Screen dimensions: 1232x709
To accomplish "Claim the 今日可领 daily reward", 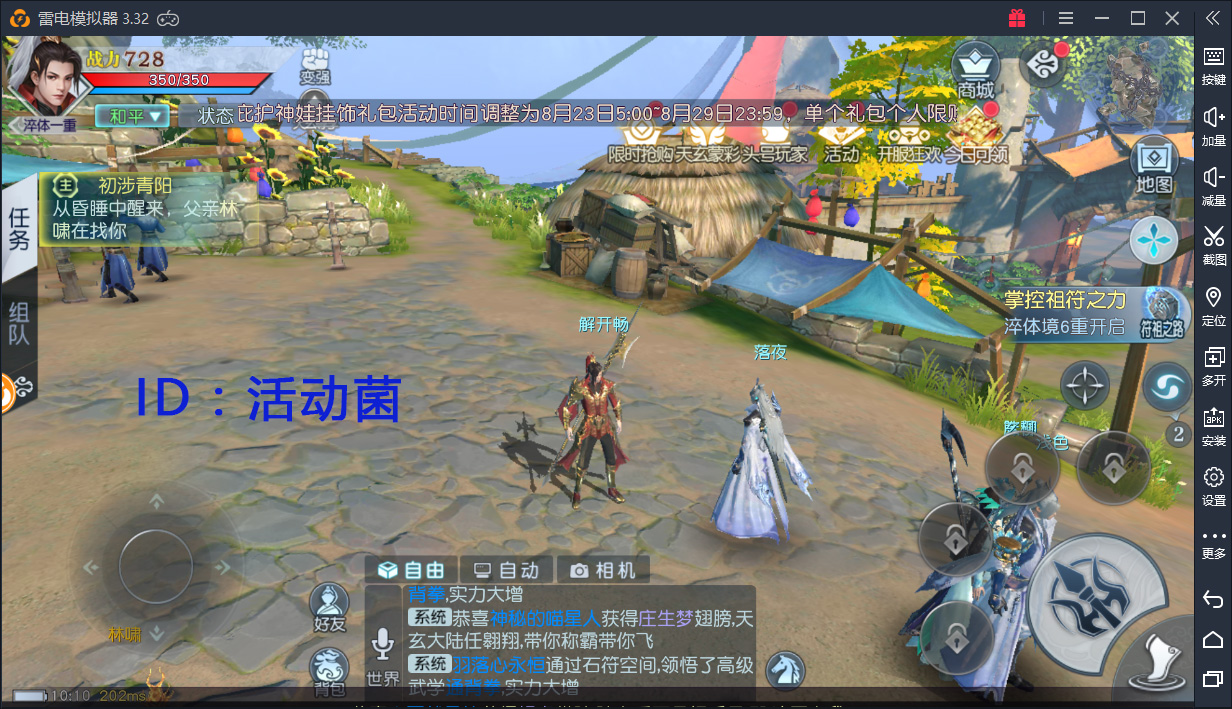I will point(975,138).
